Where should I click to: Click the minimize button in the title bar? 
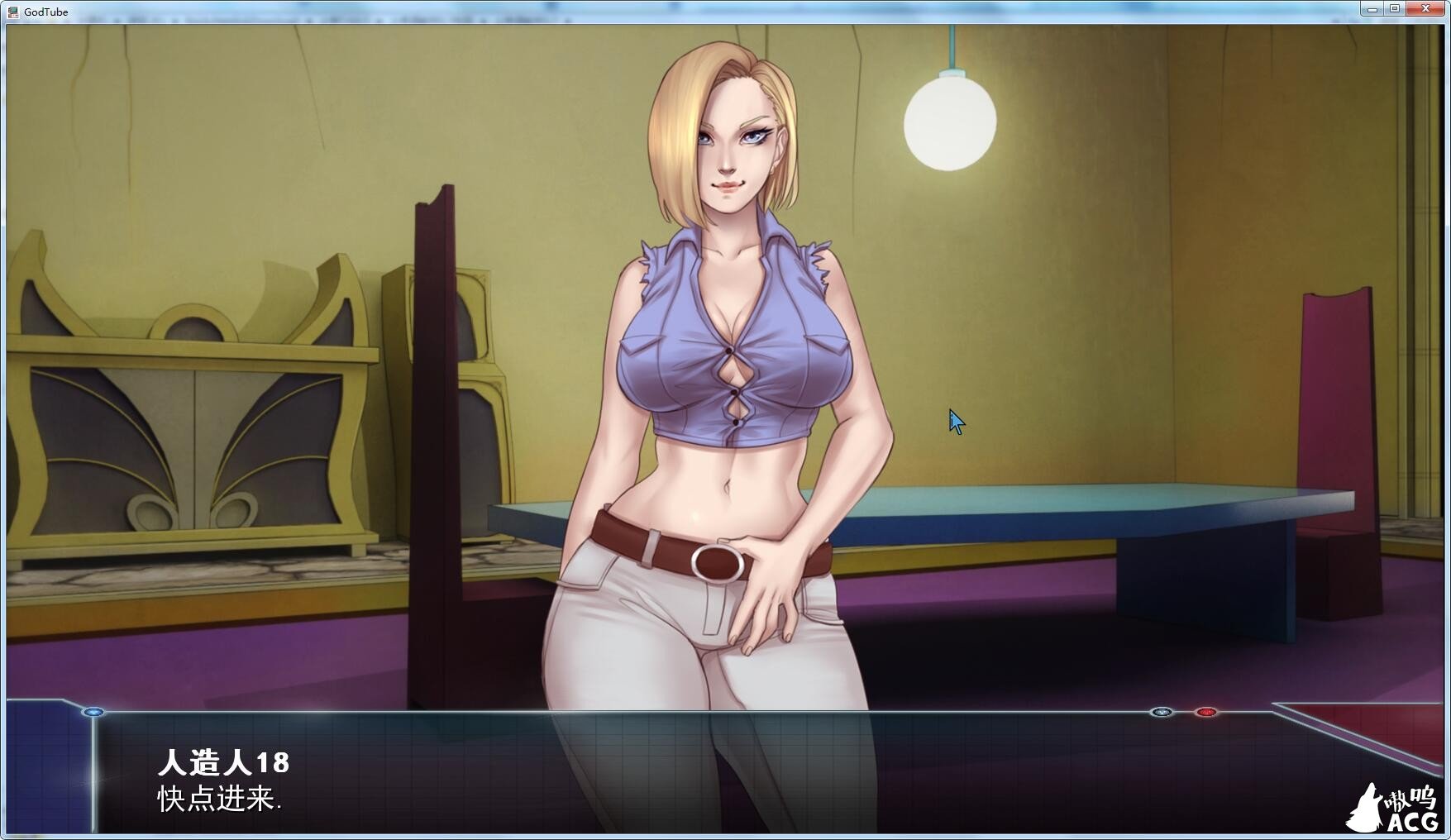click(x=1372, y=10)
